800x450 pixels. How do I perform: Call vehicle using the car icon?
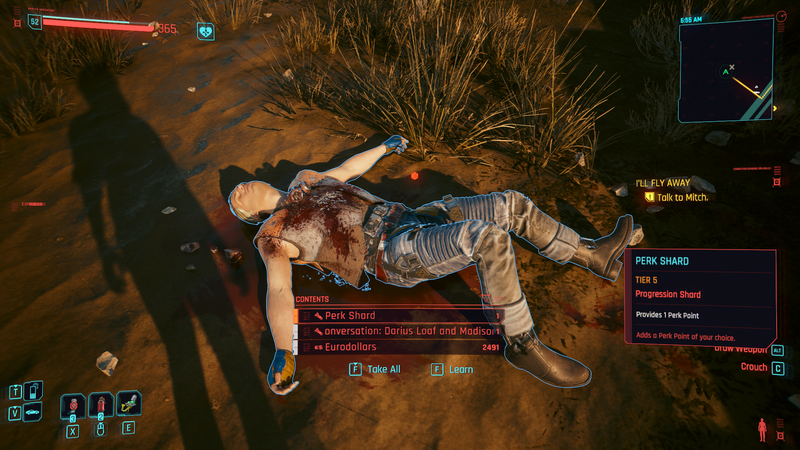[x=35, y=412]
